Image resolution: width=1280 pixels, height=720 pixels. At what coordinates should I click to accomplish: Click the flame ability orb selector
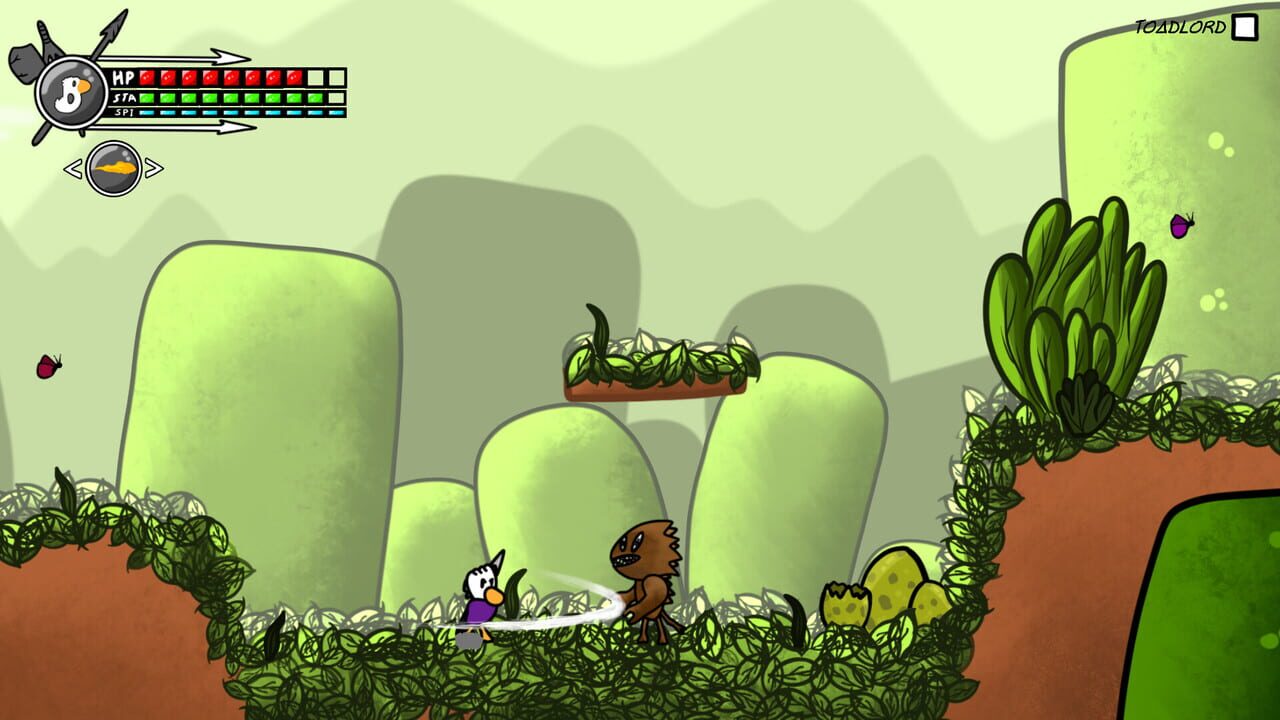(112, 166)
